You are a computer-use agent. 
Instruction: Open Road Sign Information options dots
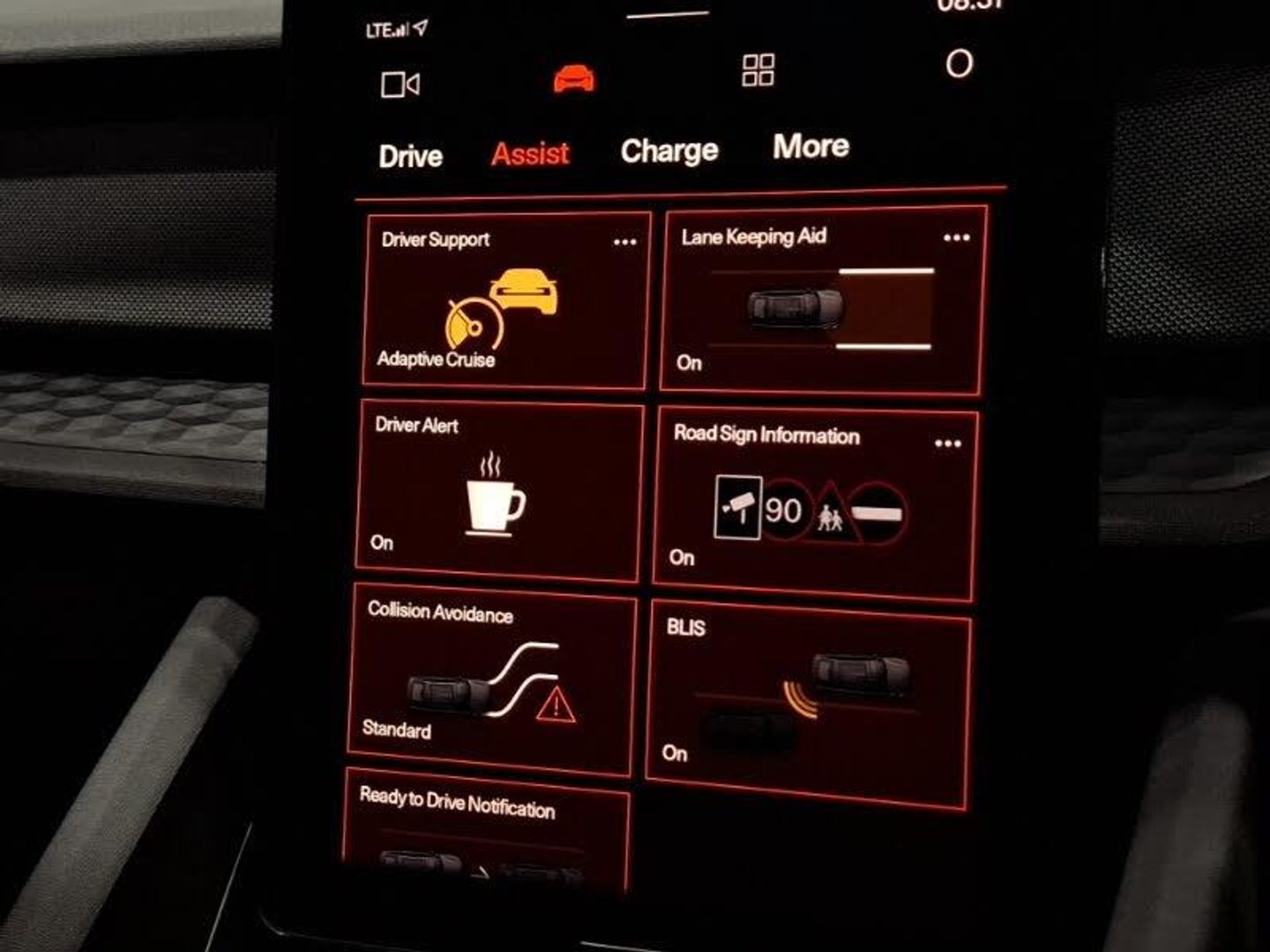947,443
